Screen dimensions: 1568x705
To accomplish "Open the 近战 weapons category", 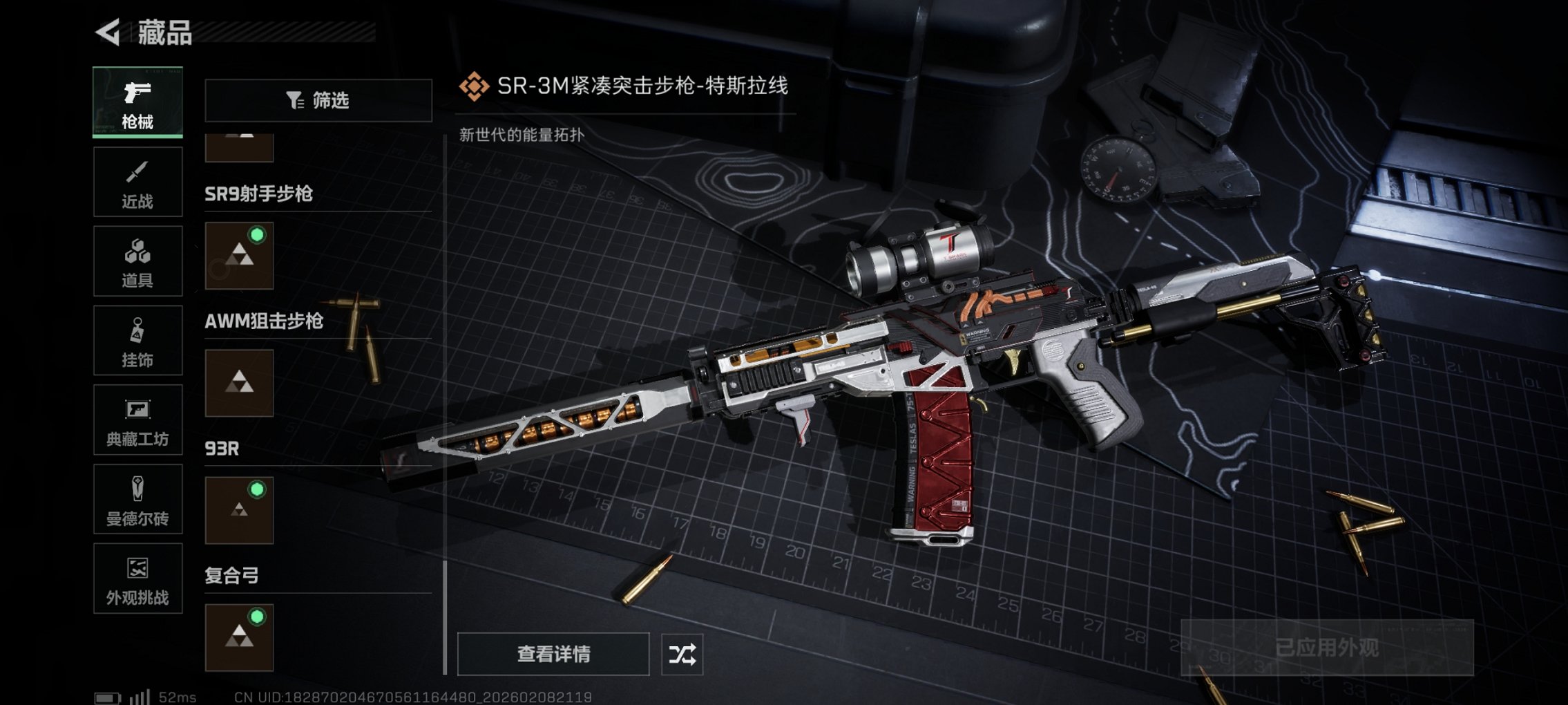I will tap(137, 181).
